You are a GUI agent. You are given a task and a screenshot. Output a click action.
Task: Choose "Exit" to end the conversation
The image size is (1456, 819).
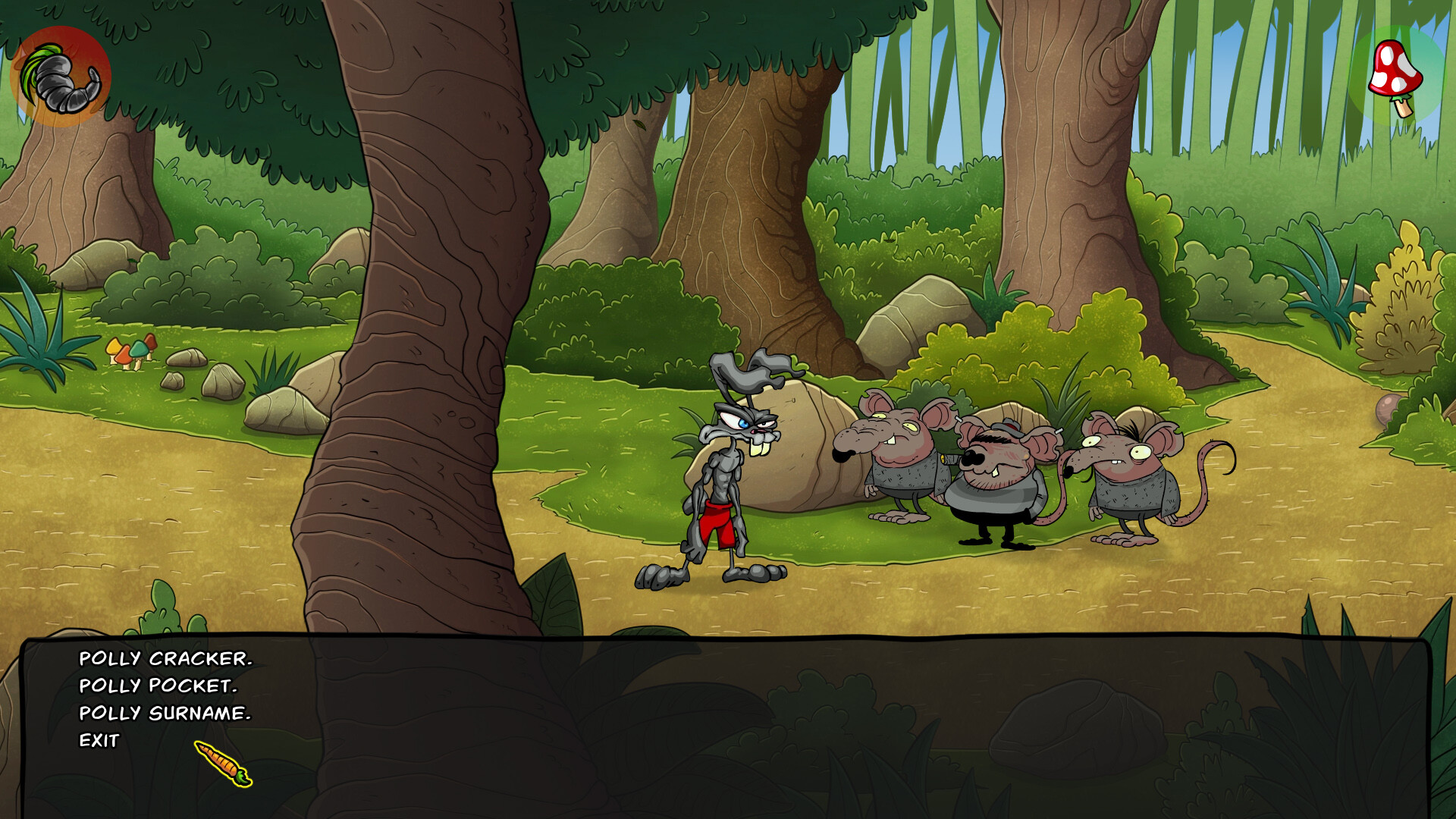pos(99,740)
